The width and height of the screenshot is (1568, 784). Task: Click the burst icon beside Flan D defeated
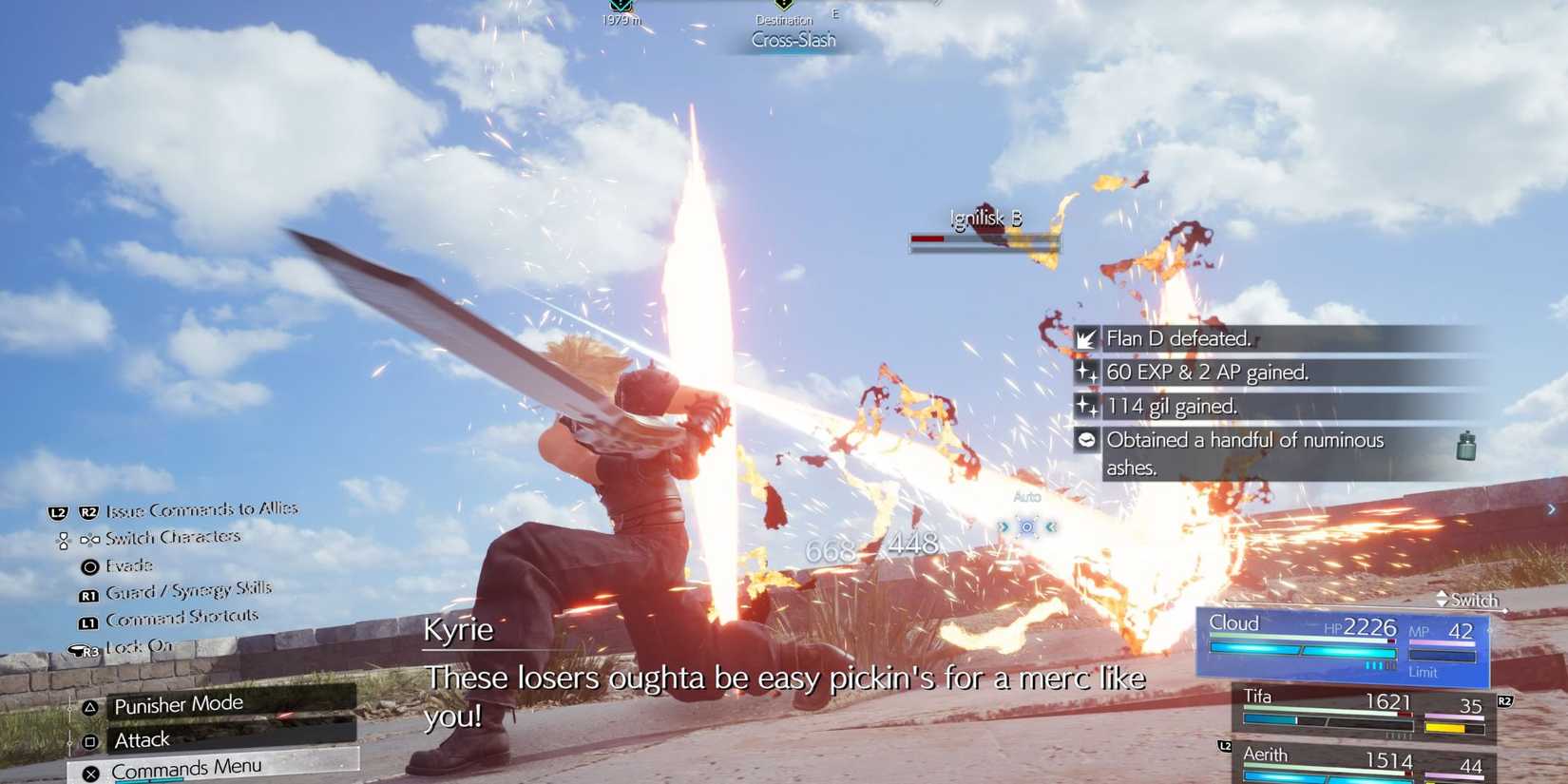point(1086,338)
